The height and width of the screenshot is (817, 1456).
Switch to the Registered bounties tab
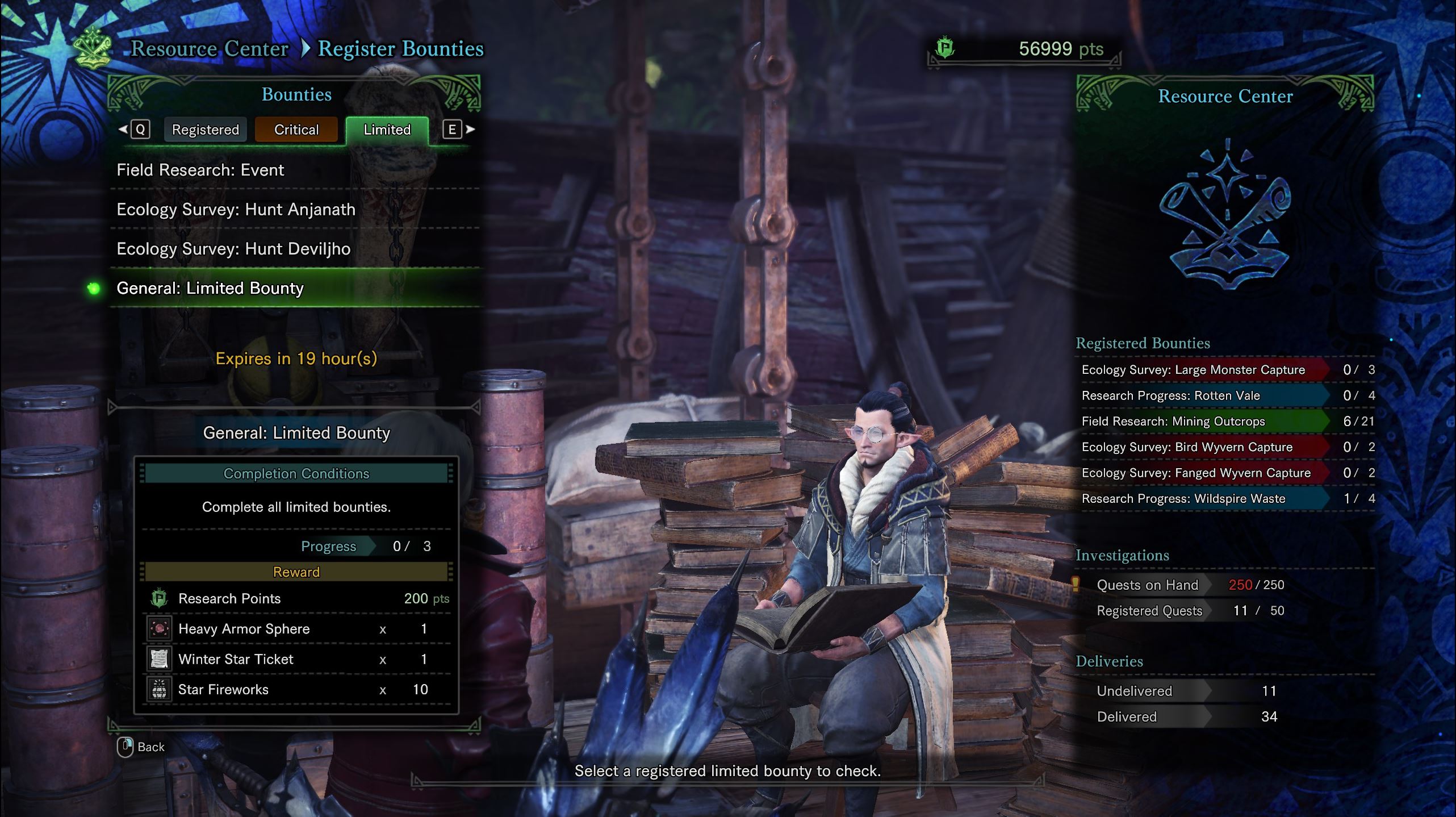click(205, 130)
